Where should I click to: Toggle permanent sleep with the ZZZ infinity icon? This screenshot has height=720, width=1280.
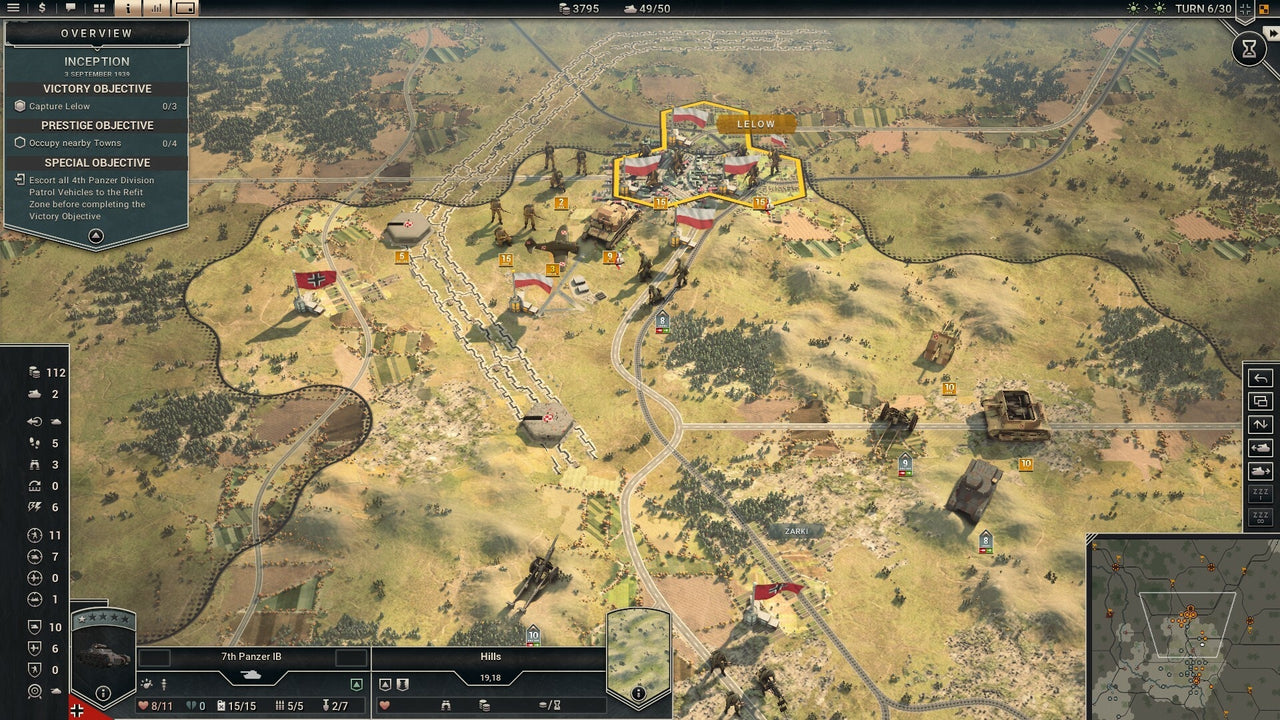coord(1261,514)
